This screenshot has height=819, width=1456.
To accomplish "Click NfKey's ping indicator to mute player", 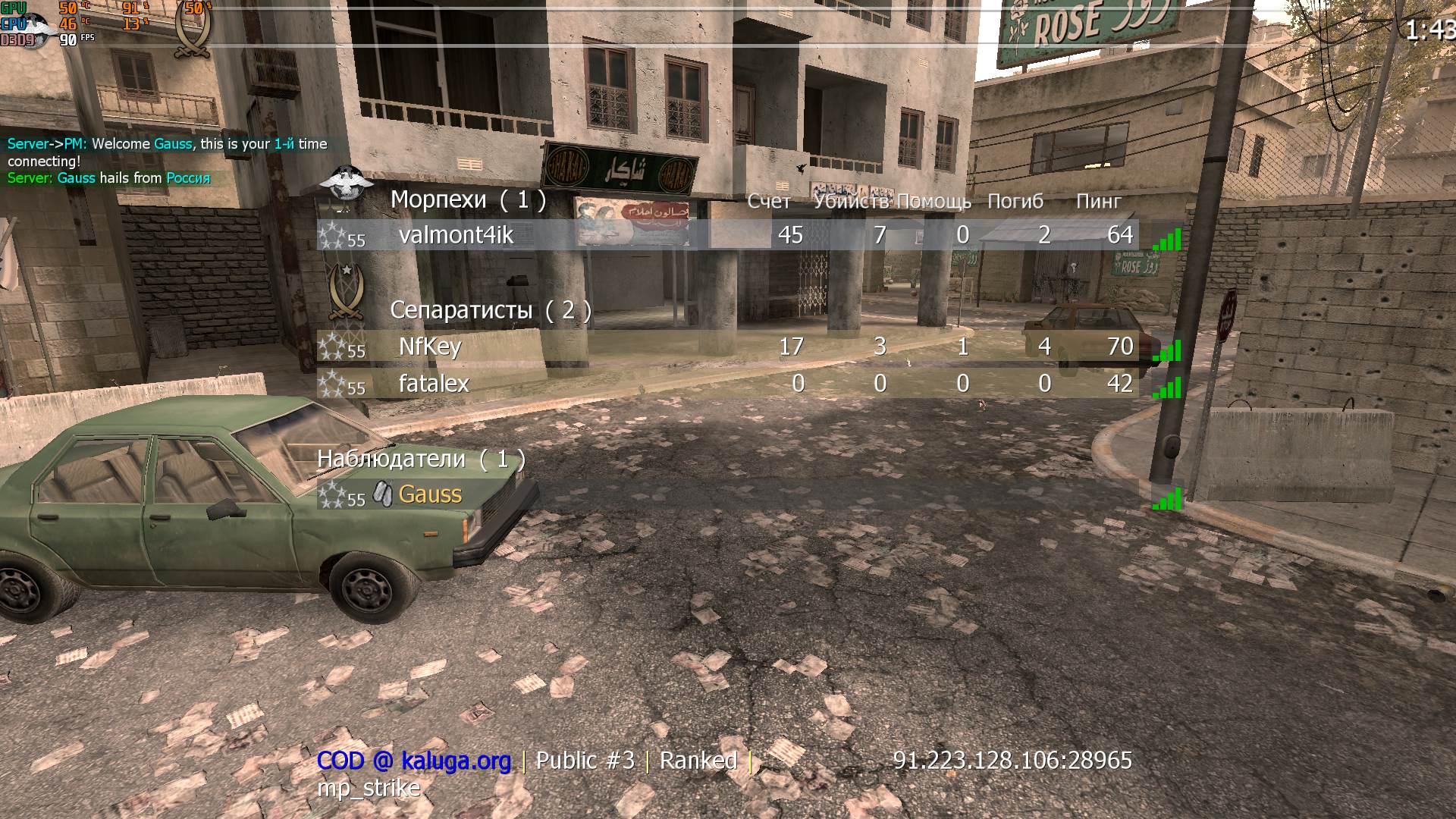I will [1168, 349].
